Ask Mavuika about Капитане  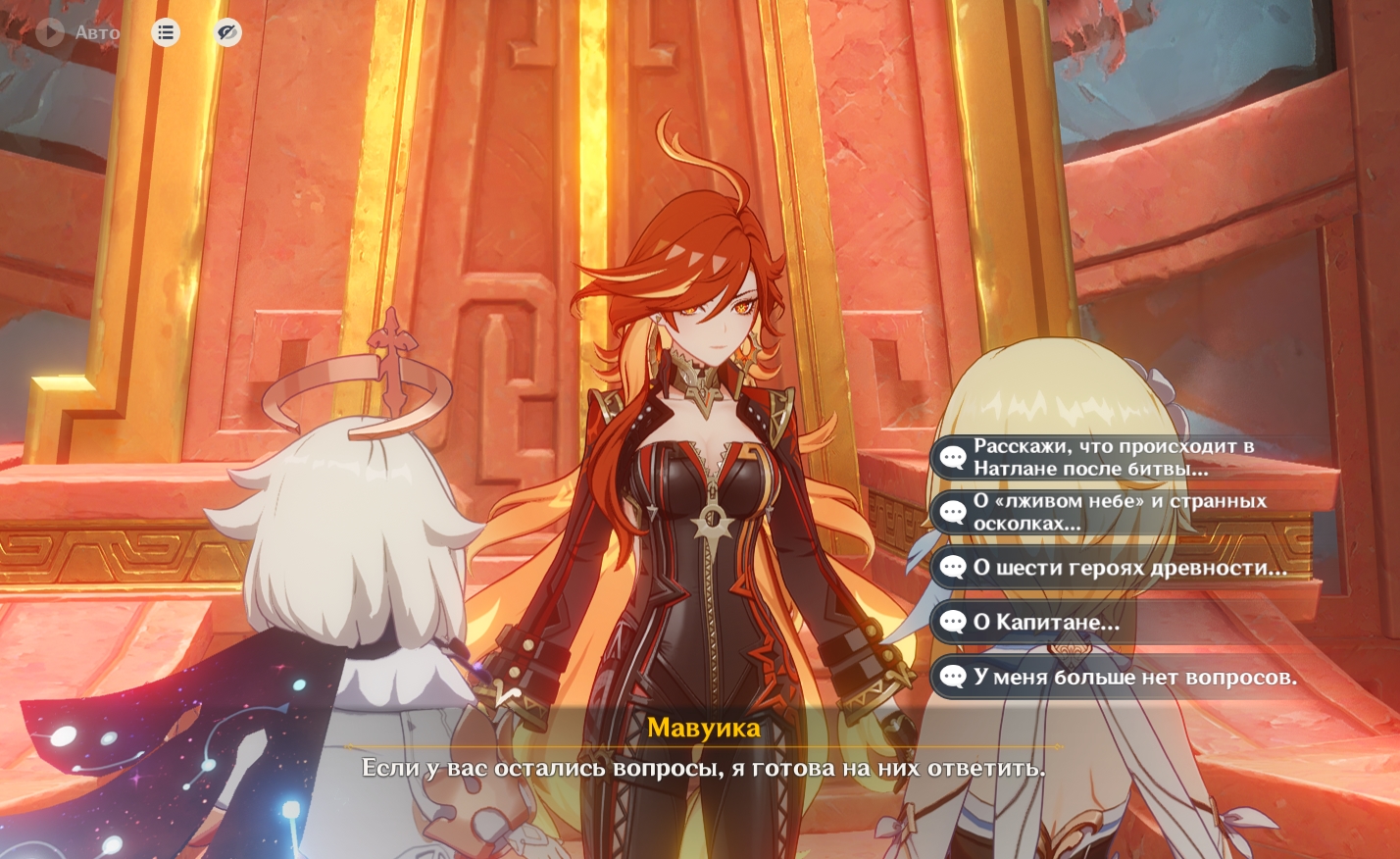(1045, 622)
